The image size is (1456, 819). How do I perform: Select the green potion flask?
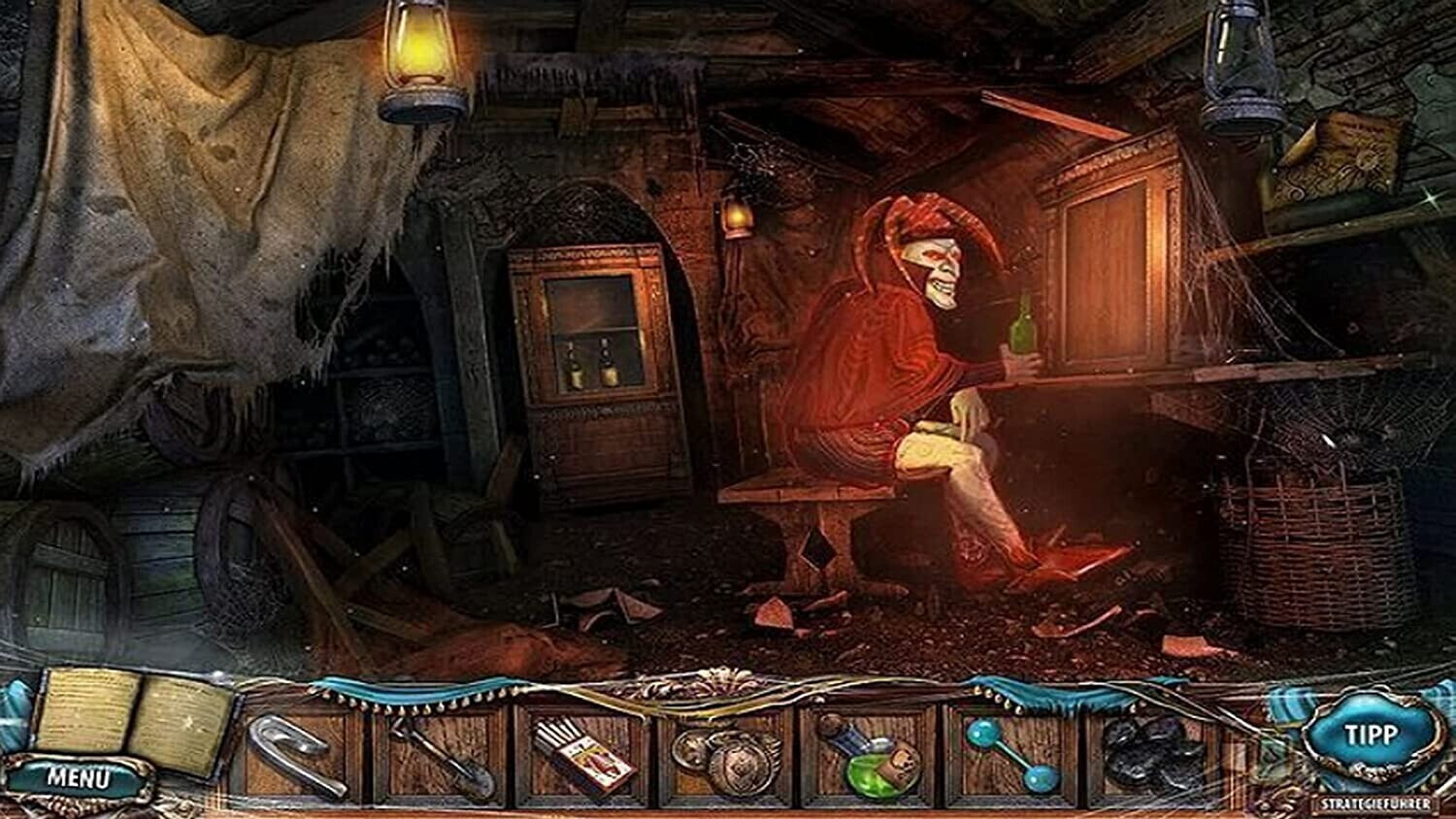point(870,758)
